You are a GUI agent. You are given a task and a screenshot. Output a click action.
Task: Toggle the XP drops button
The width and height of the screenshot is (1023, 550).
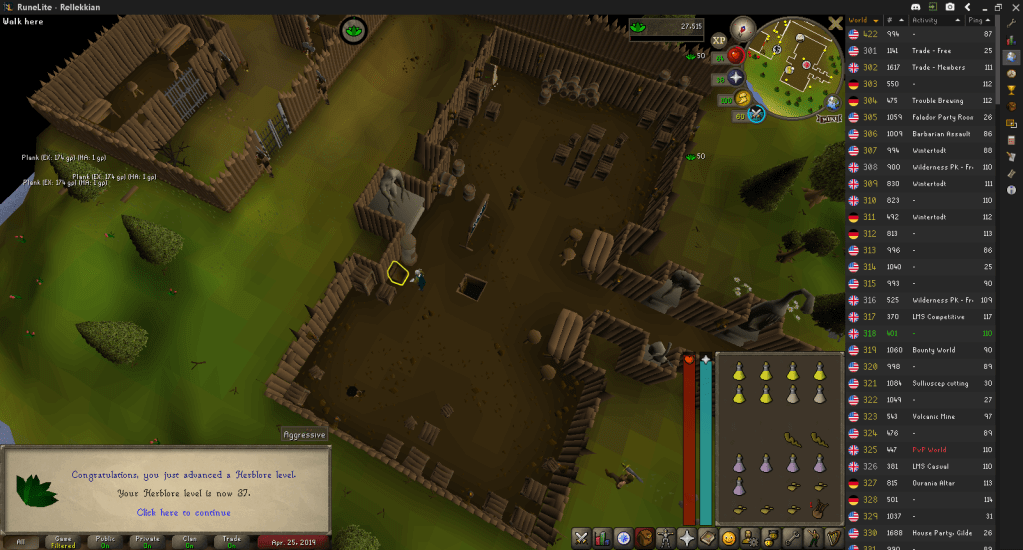717,41
